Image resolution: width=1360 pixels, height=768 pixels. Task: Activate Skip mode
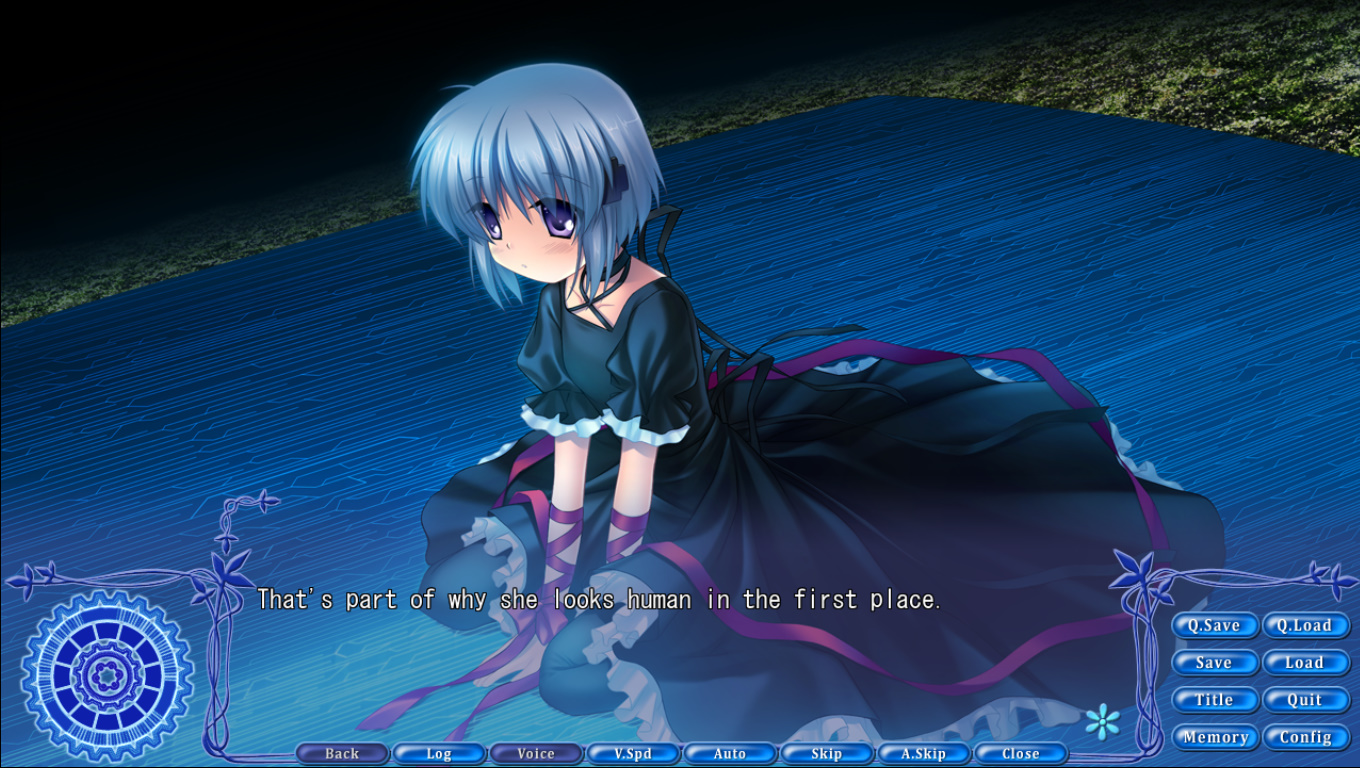(x=827, y=754)
